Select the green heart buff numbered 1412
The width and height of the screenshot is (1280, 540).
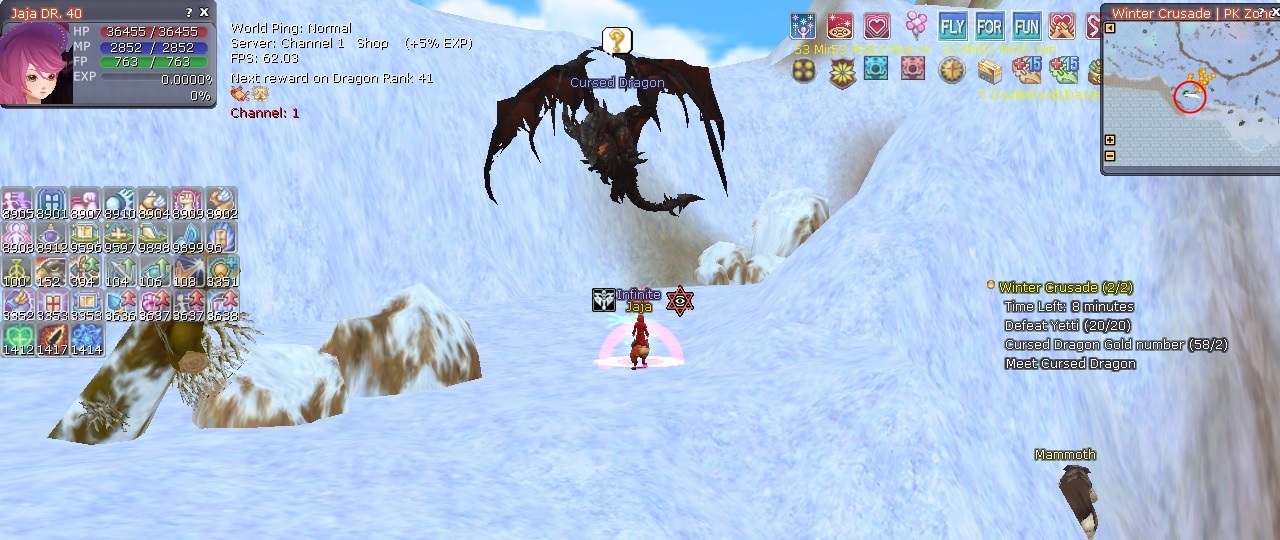[x=18, y=339]
